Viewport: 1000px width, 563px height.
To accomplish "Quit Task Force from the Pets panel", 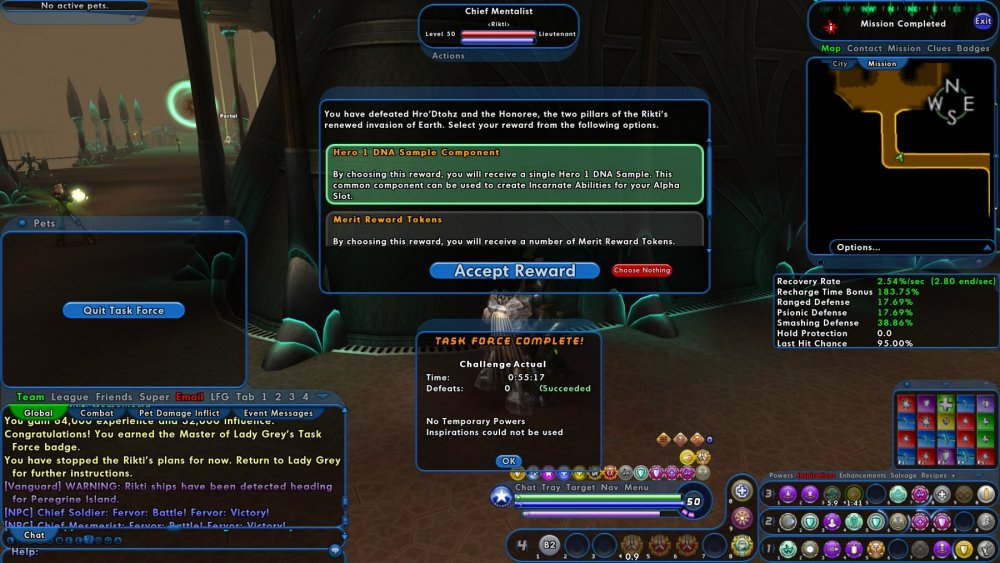I will click(123, 311).
